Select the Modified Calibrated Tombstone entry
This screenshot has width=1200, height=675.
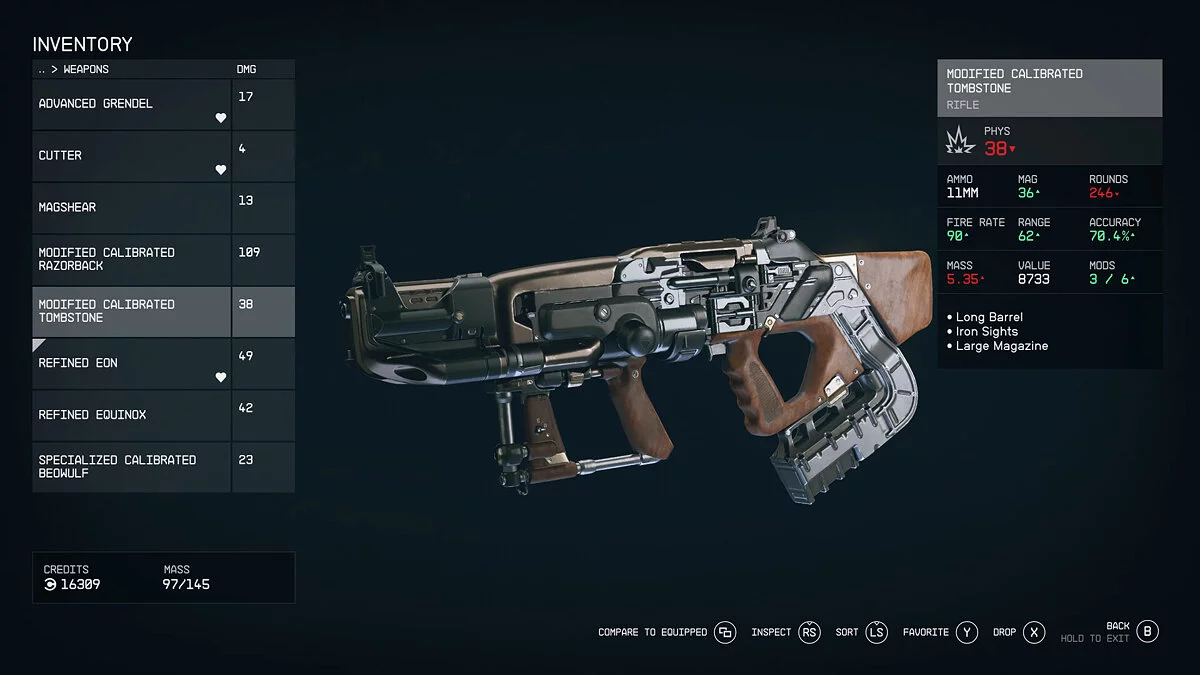pos(131,311)
